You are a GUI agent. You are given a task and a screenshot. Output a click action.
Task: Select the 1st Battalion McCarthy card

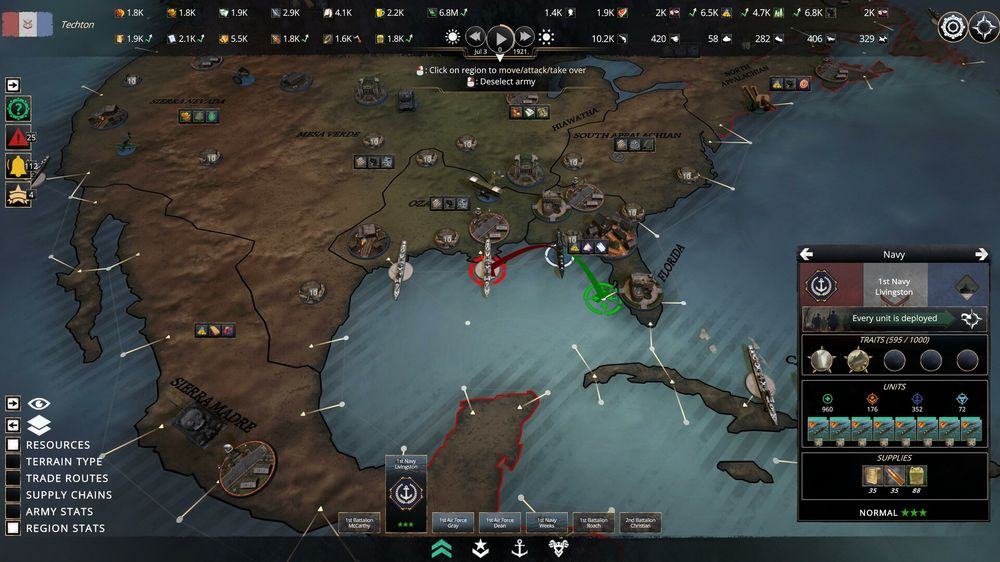[x=360, y=522]
